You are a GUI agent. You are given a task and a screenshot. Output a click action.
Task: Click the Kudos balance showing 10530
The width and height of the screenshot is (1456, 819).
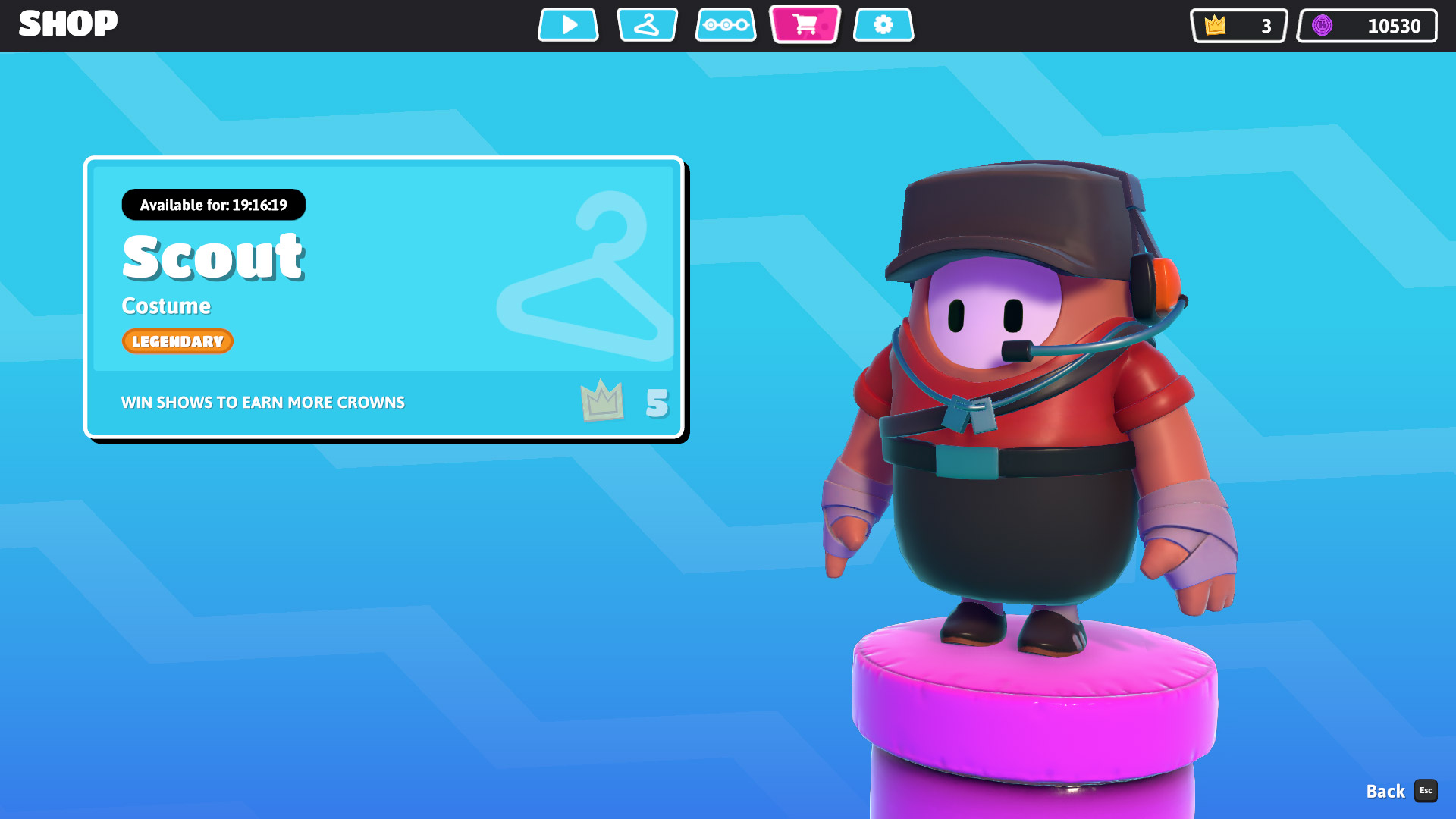1366,26
